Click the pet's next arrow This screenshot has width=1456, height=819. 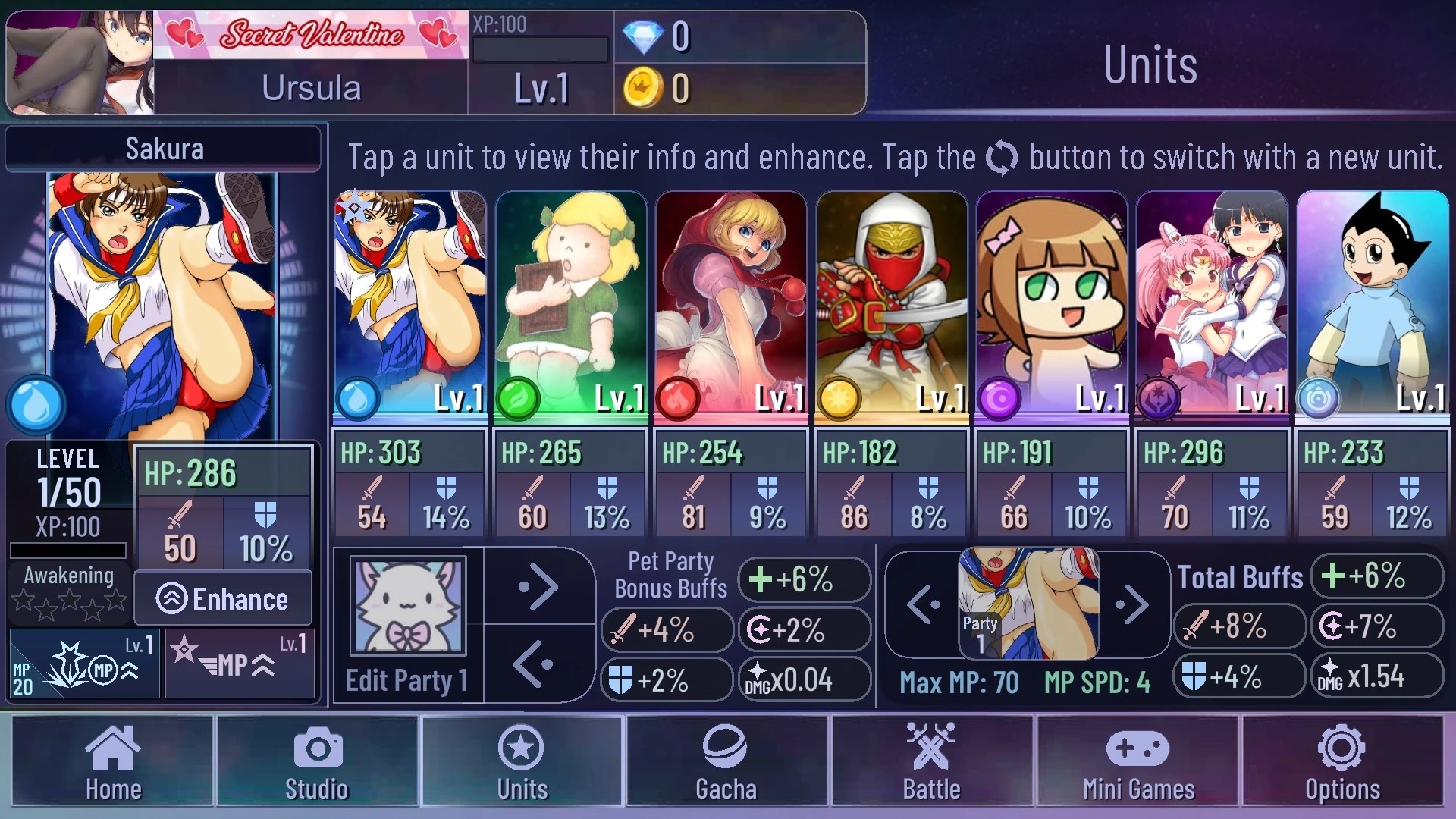(x=538, y=587)
